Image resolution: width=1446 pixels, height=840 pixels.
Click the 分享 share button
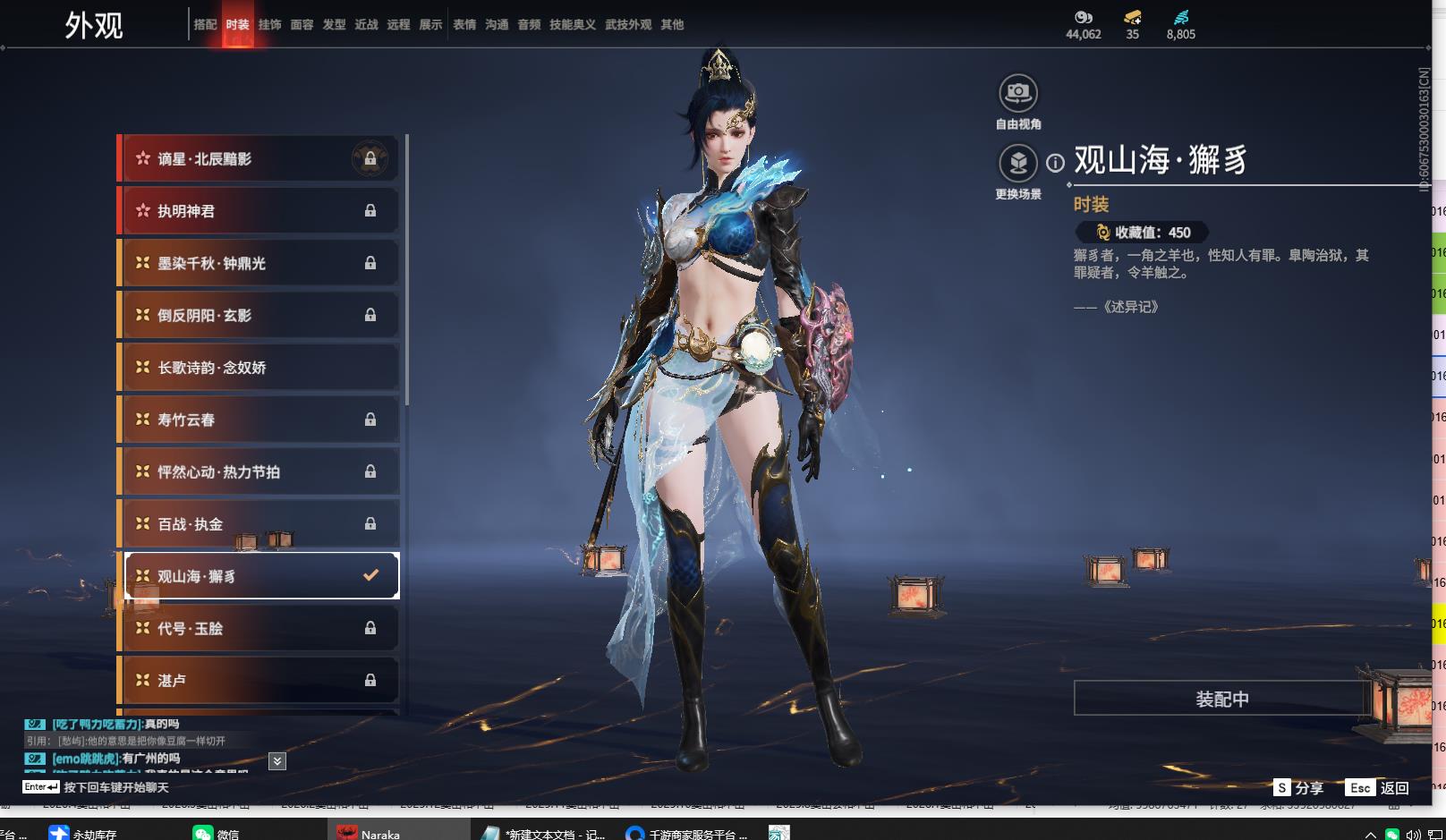click(1298, 788)
